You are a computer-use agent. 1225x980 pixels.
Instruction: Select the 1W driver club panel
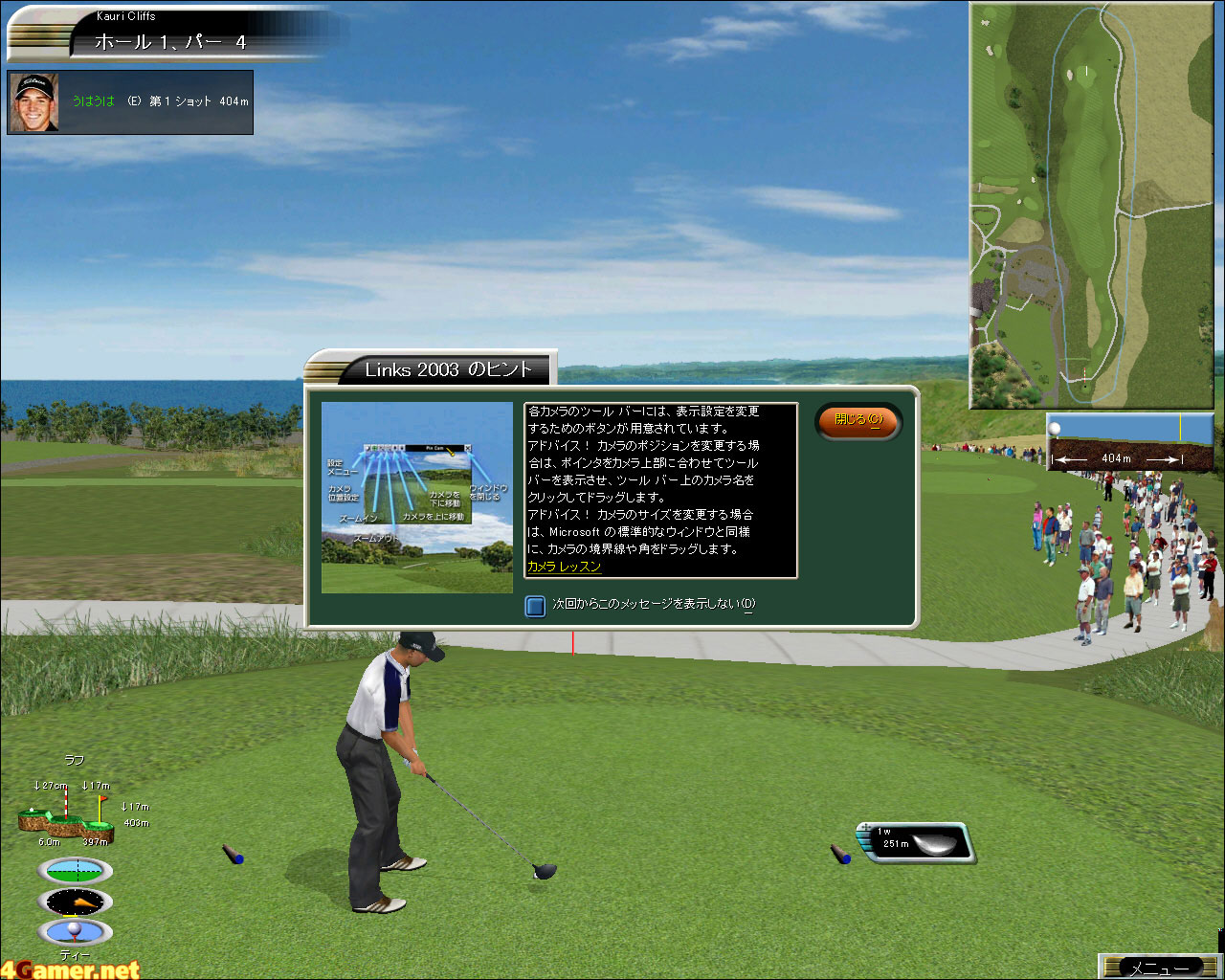tap(917, 843)
